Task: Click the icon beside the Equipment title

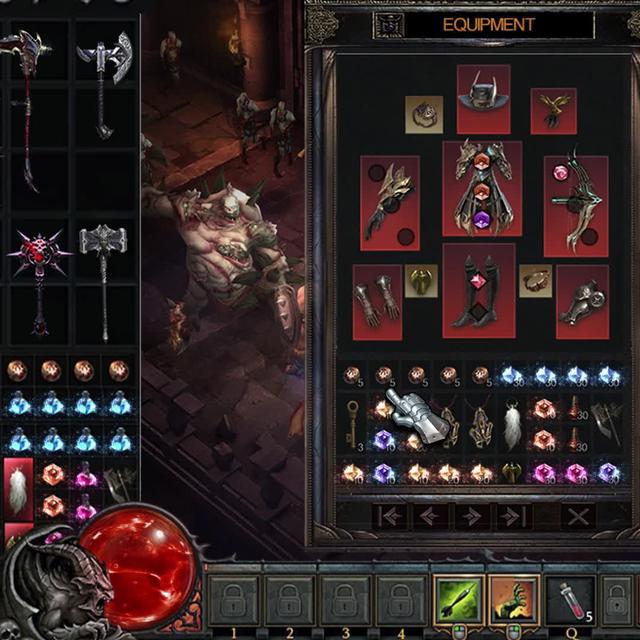Action: (388, 25)
